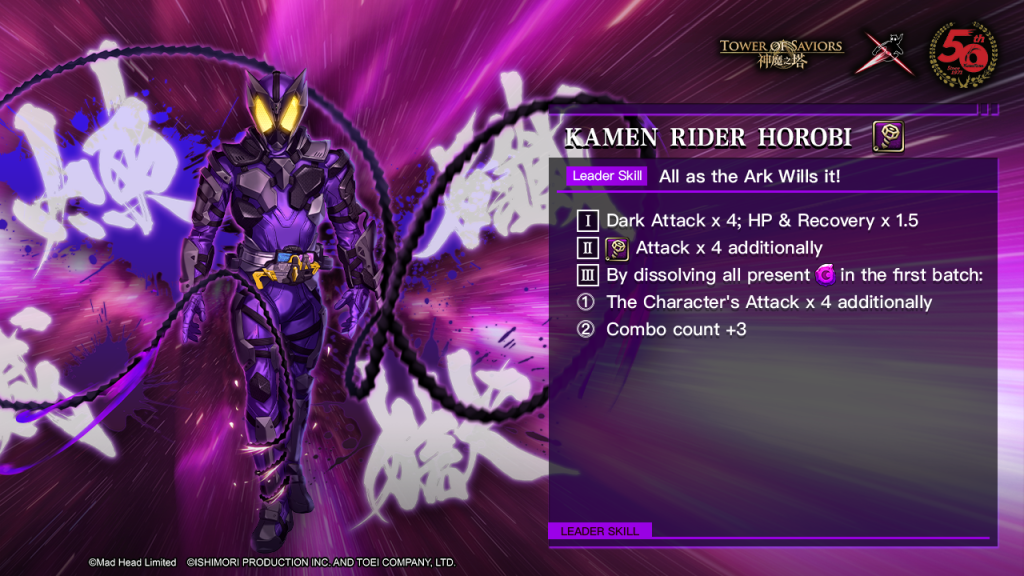The image size is (1024, 576).
Task: Open the Tower of Saviors logo
Action: coord(781,52)
